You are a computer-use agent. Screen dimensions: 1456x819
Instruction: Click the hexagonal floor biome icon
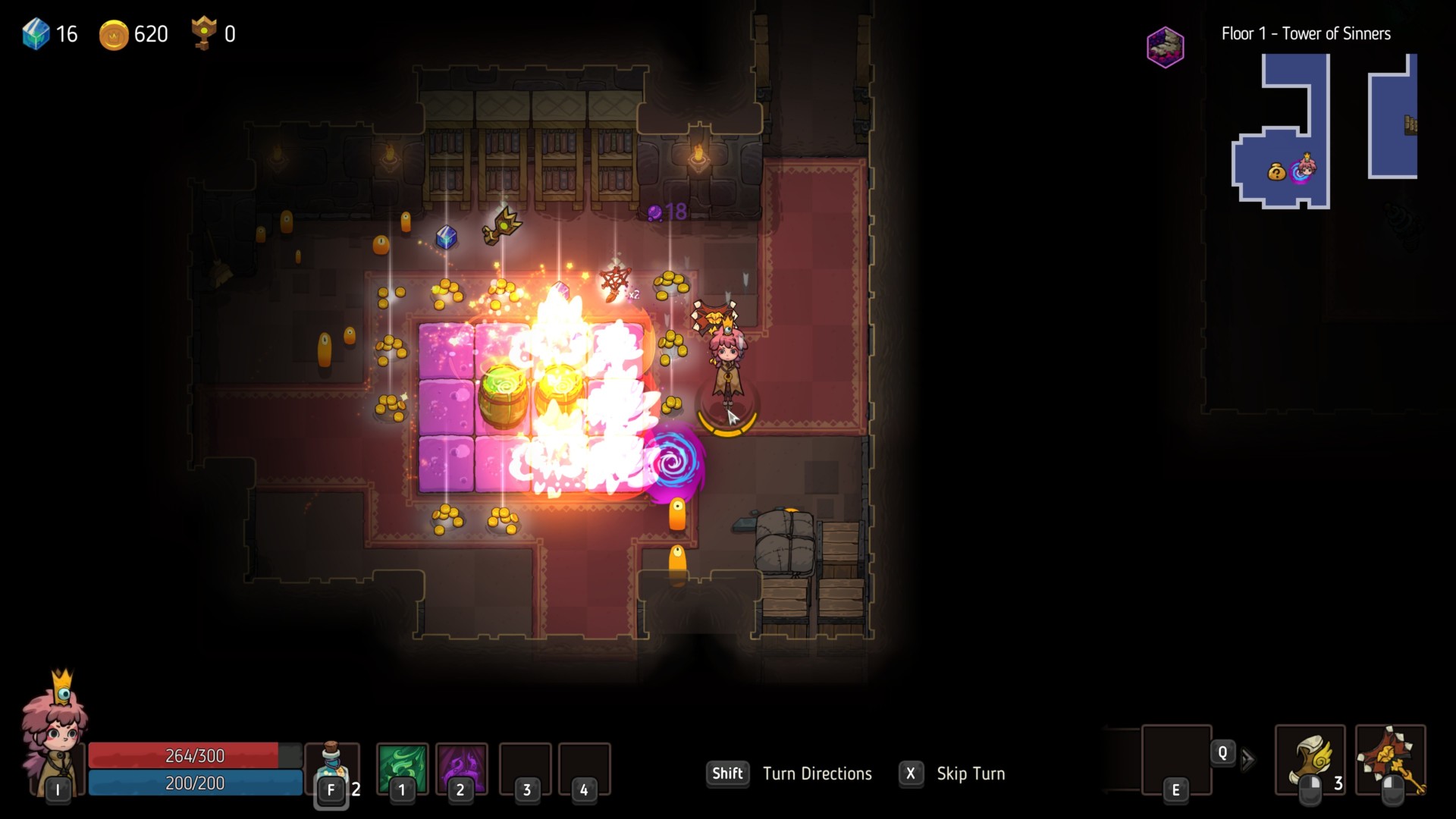(x=1165, y=47)
